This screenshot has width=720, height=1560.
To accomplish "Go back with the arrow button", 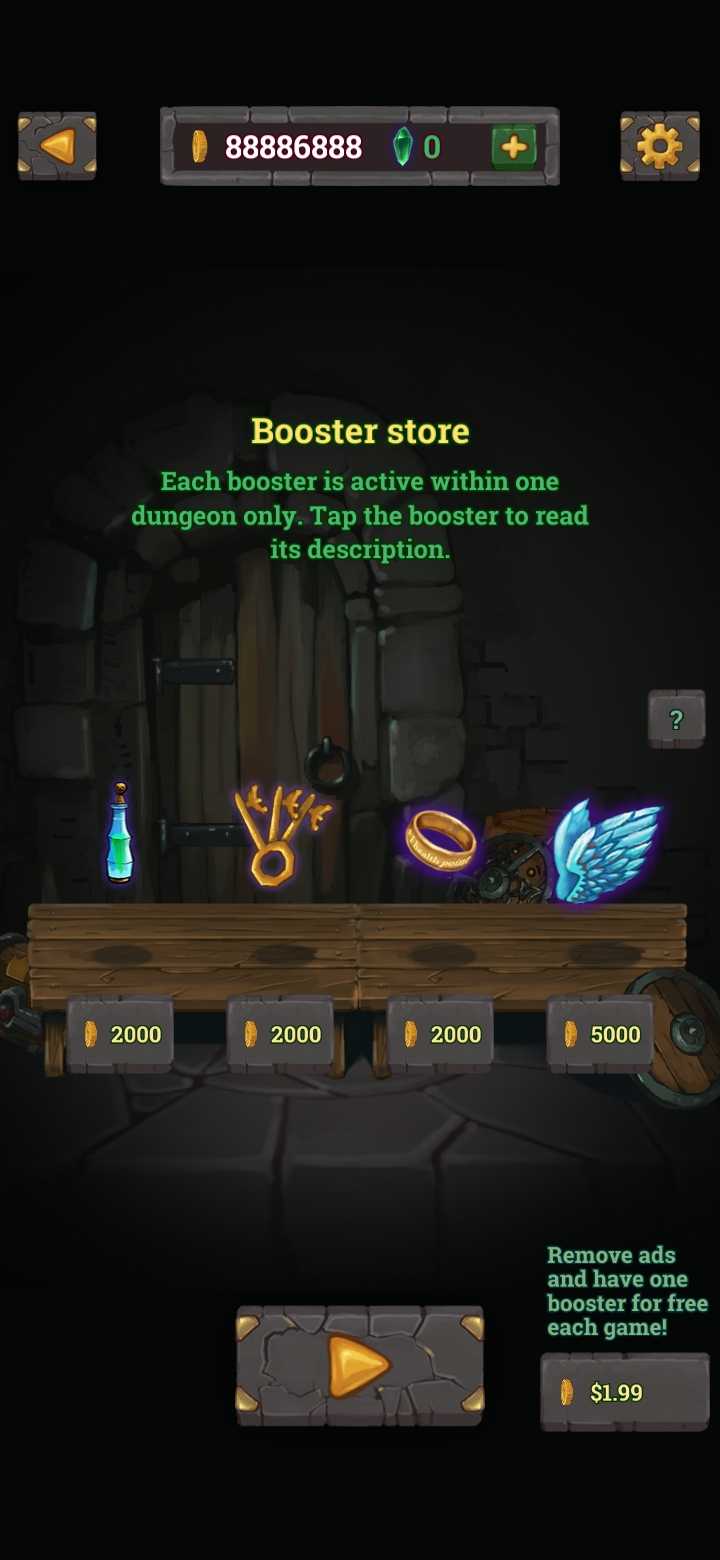I will point(57,147).
